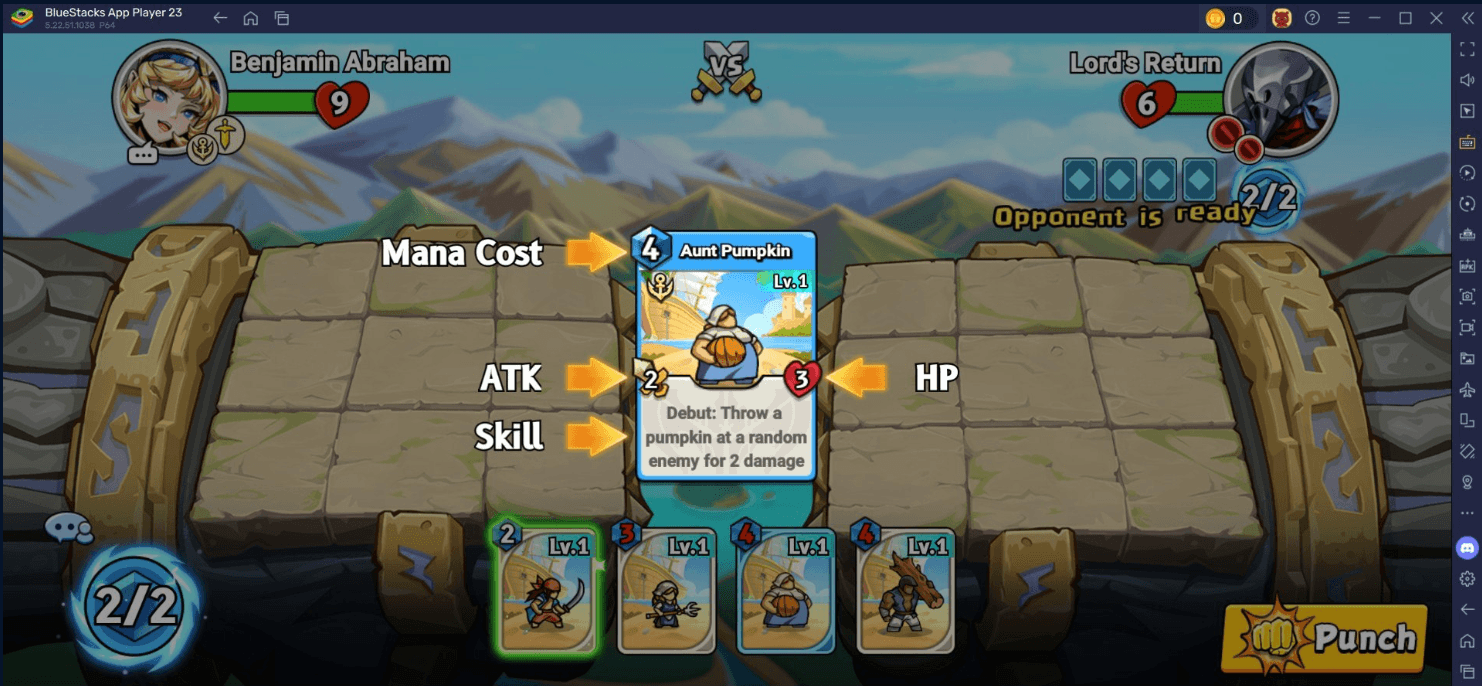This screenshot has height=686, width=1482.
Task: Close the BlueStacks window
Action: pos(1437,18)
